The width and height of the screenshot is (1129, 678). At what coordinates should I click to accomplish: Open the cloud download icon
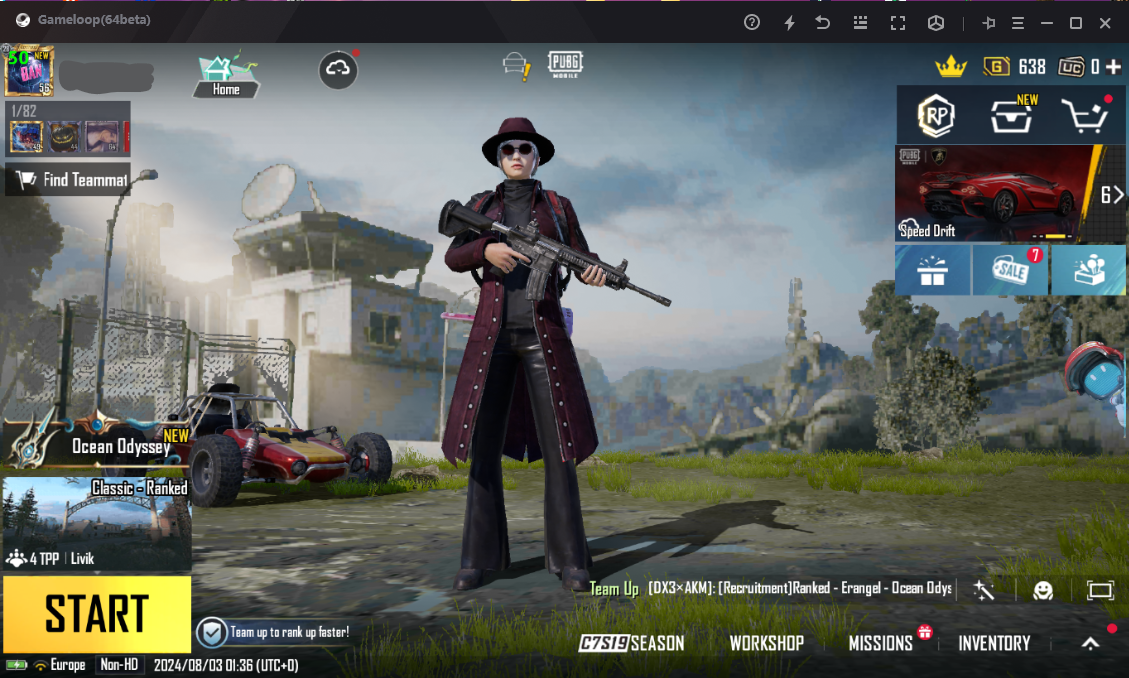pos(338,69)
